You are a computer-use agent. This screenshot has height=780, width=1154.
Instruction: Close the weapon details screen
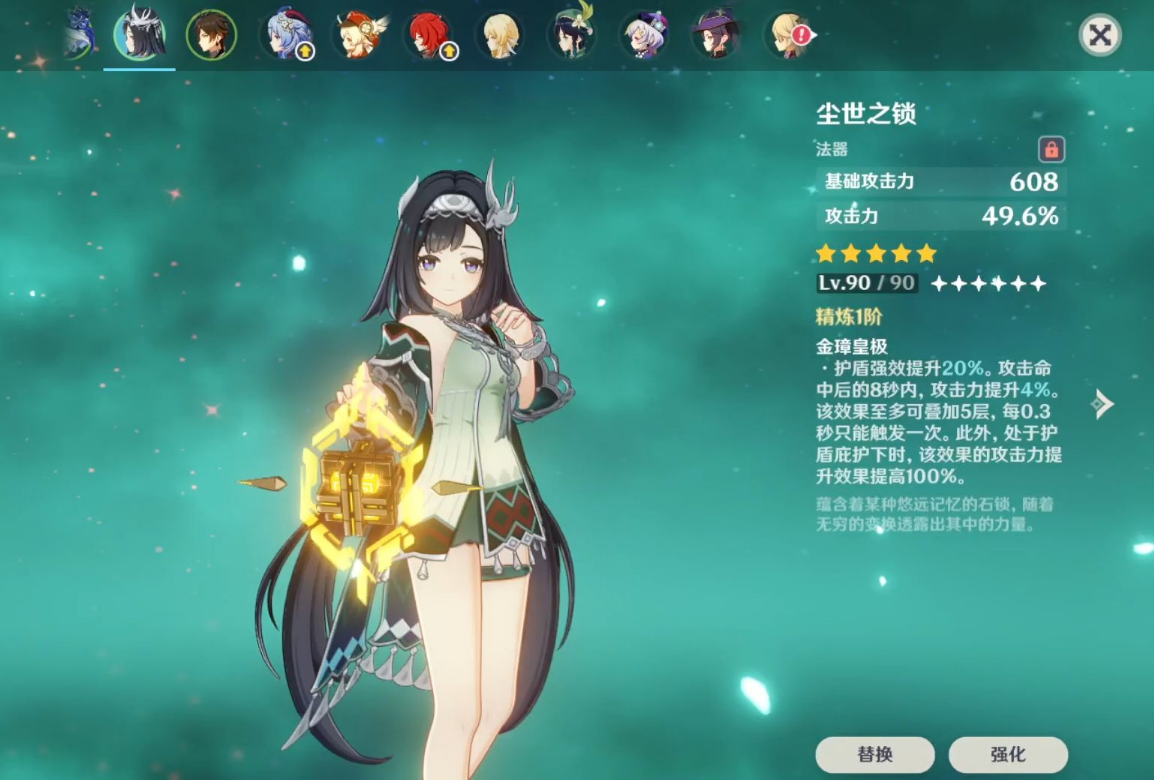1100,36
